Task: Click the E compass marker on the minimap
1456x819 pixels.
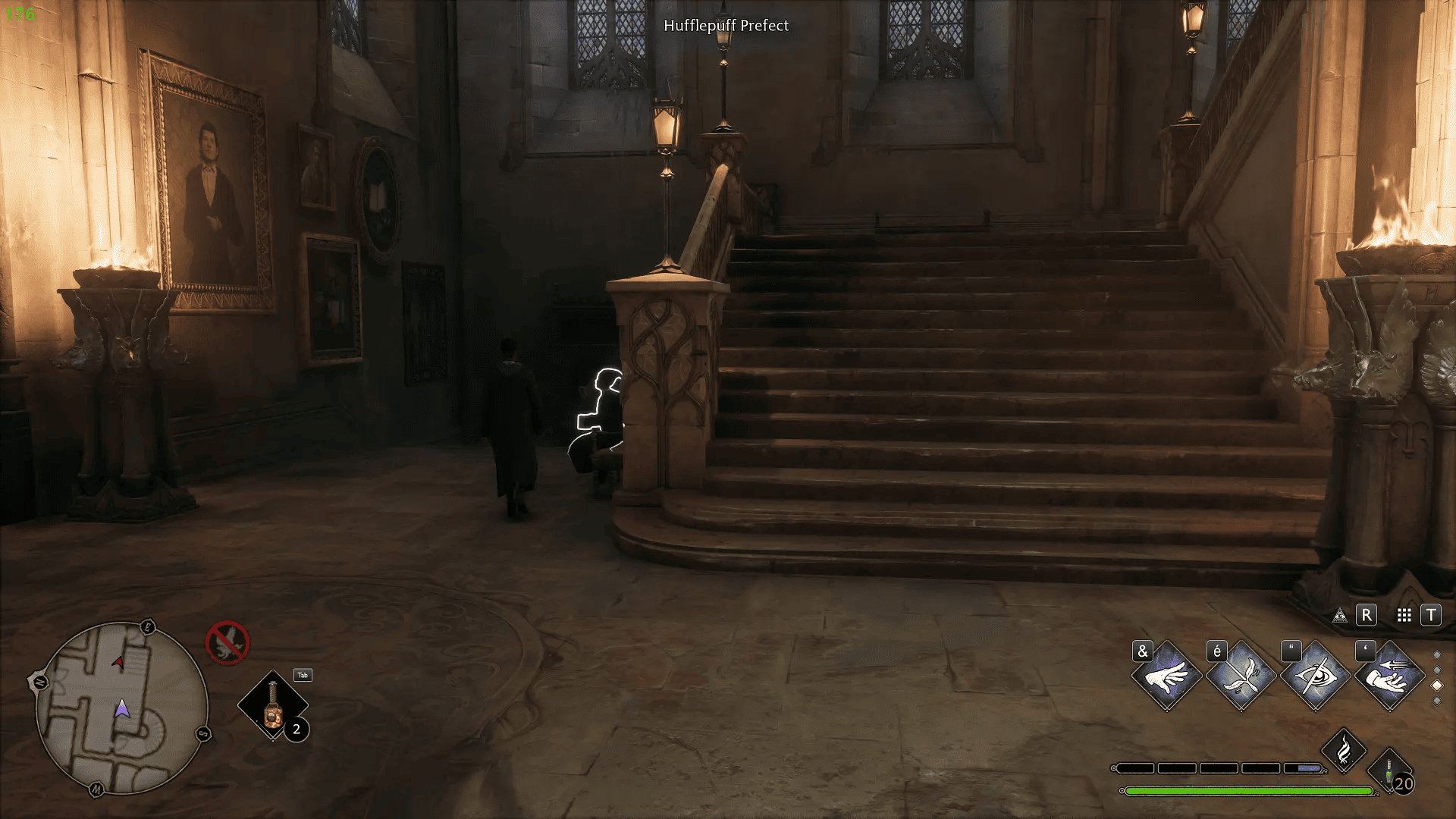Action: pos(148,626)
